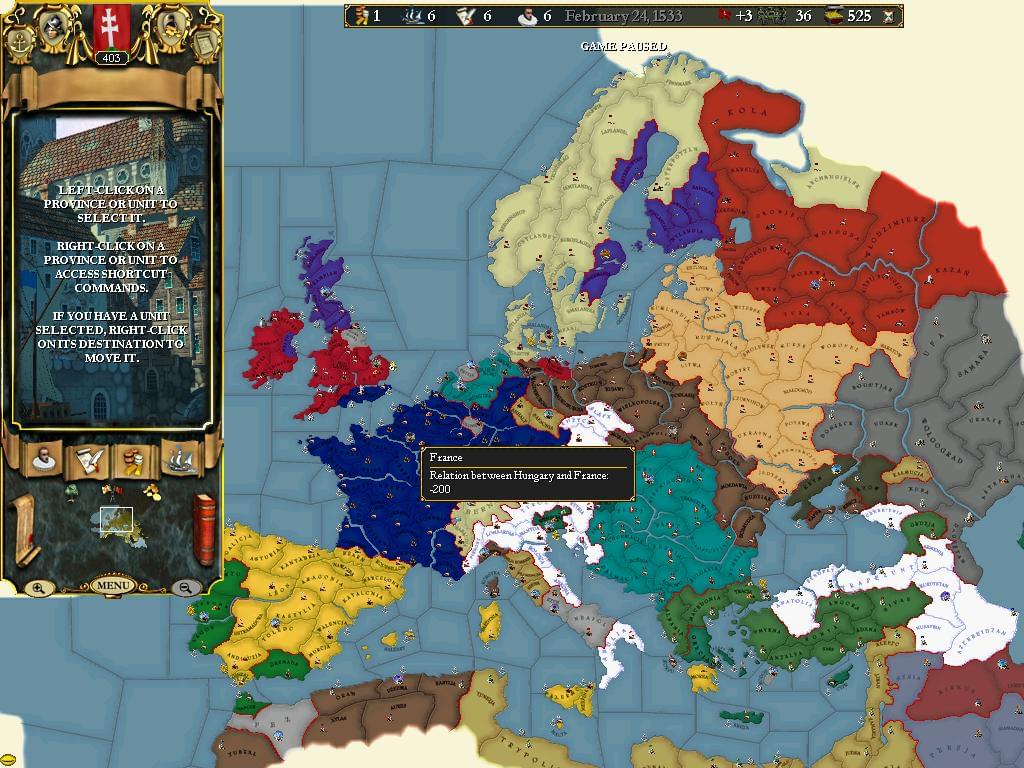This screenshot has height=768, width=1024.
Task: Open the bust portrait panel
Action: pos(43,459)
